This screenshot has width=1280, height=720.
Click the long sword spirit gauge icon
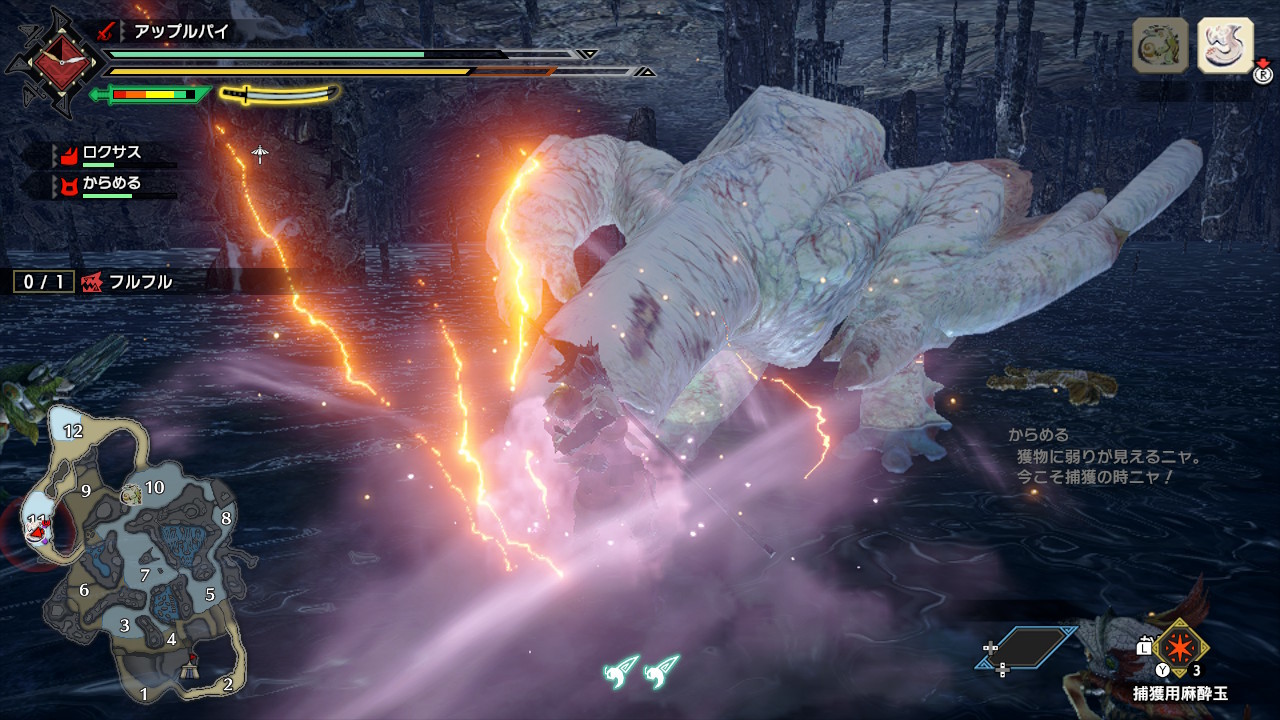tap(280, 94)
